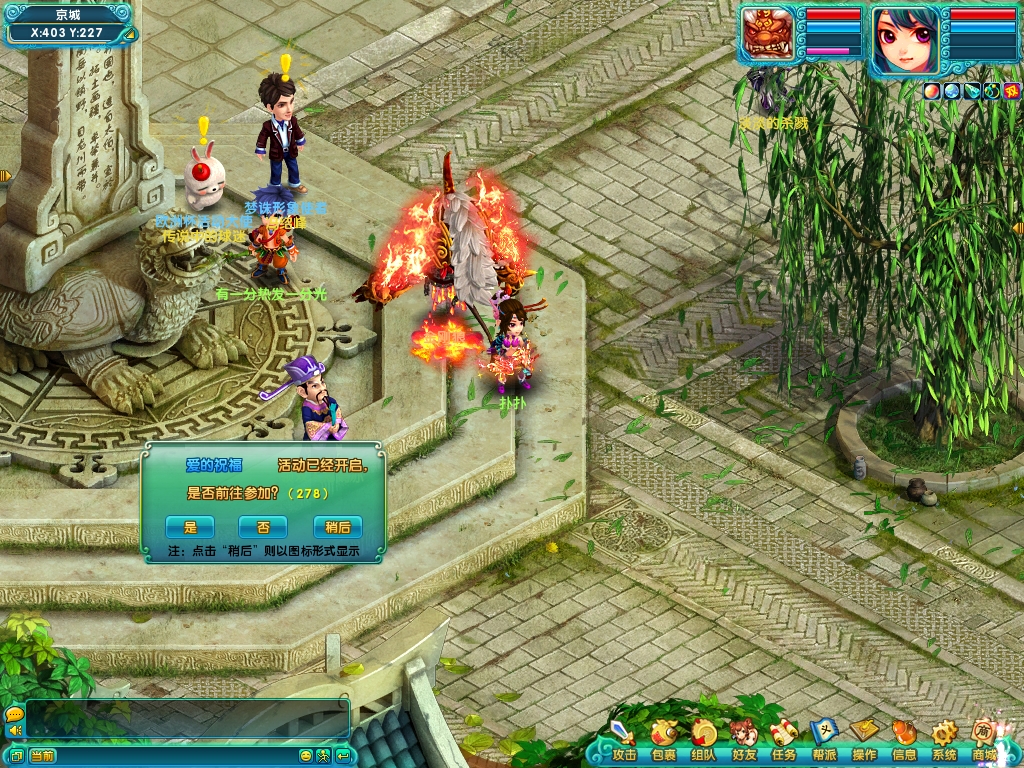
Task: Switch chat channel via 当前 button
Action: pos(42,755)
